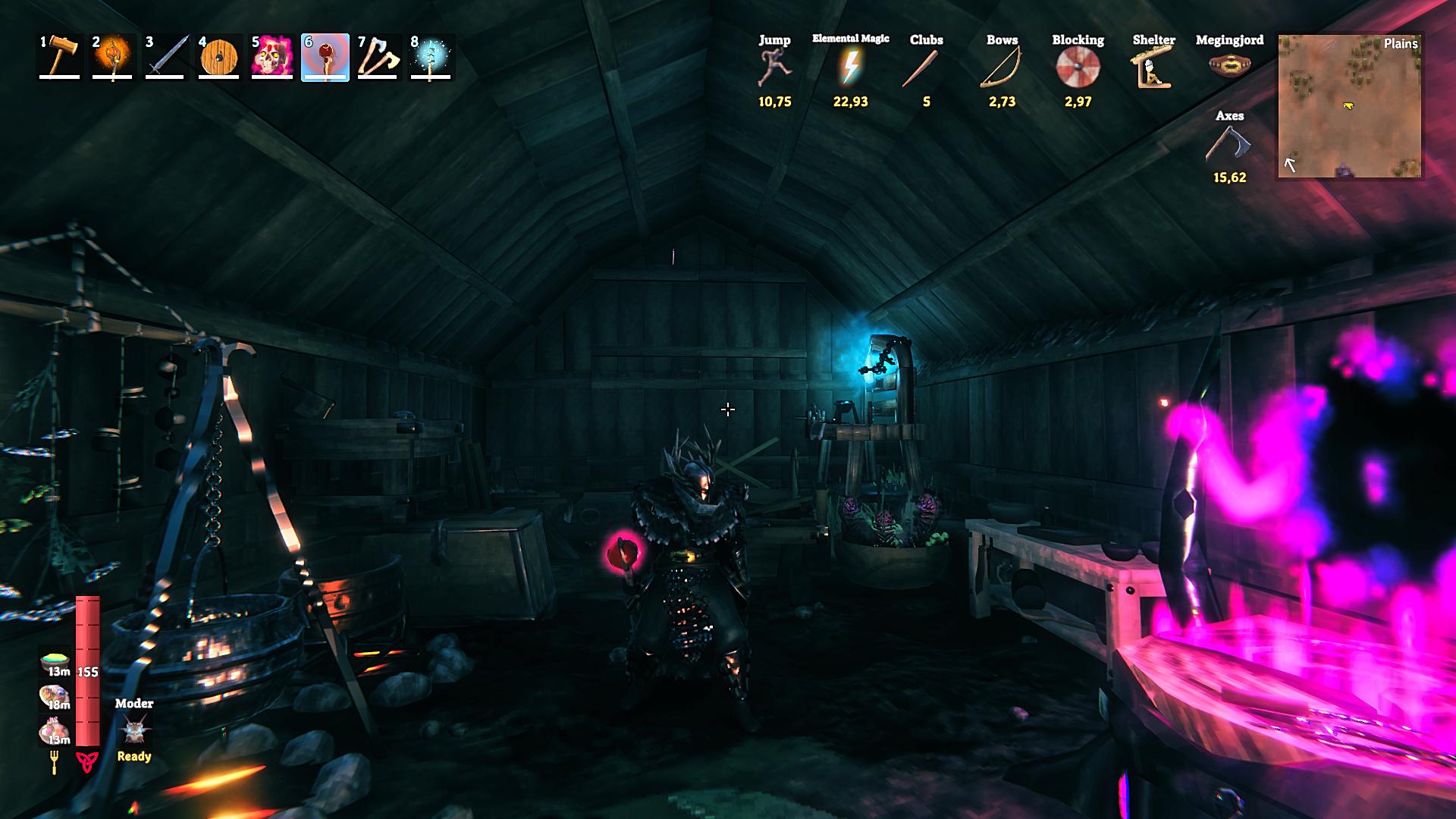Equip the round wooden shield
Image resolution: width=1456 pixels, height=819 pixels.
pyautogui.click(x=219, y=57)
